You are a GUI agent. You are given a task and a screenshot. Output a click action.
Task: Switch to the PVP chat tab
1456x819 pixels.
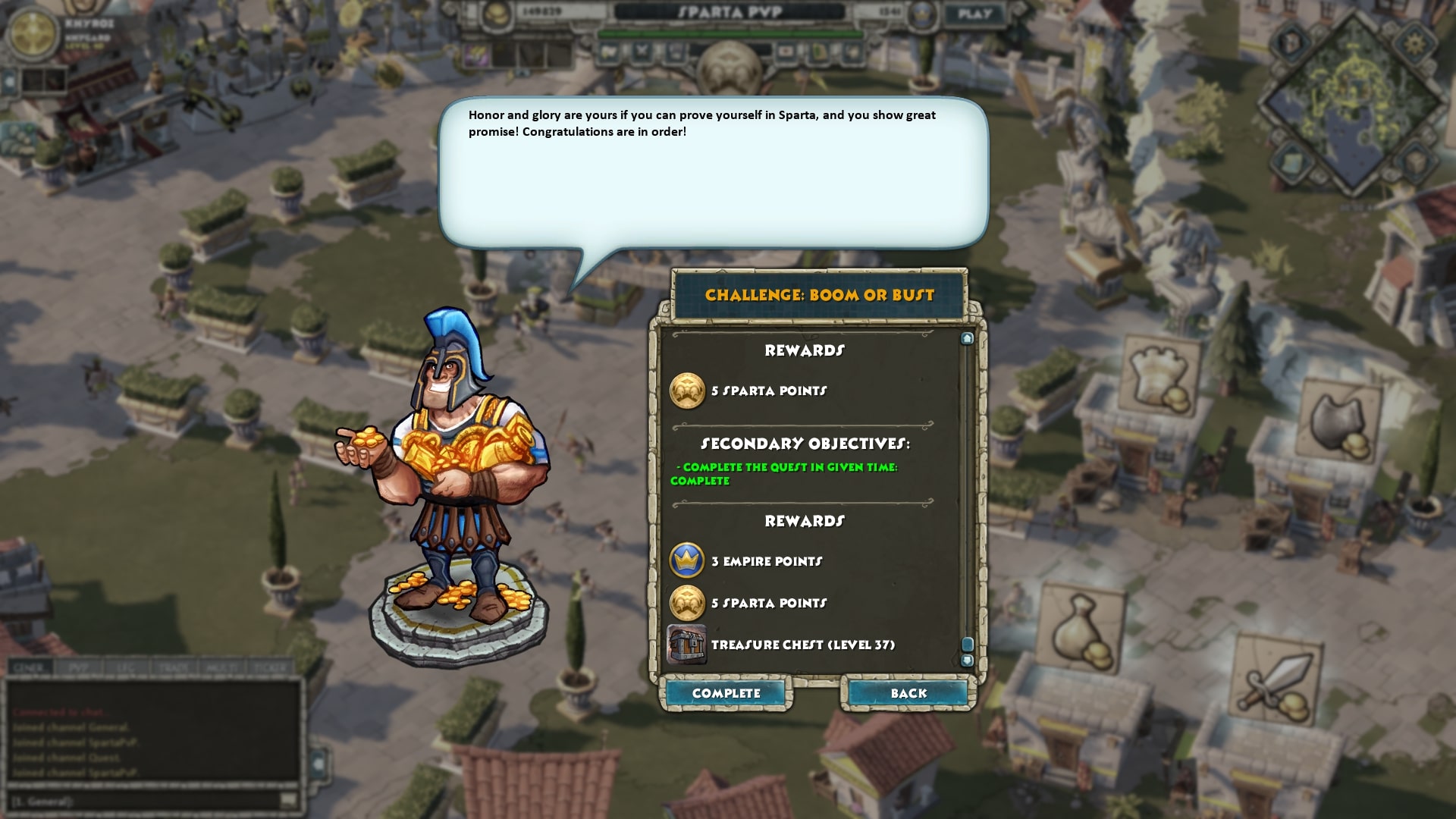(x=79, y=668)
